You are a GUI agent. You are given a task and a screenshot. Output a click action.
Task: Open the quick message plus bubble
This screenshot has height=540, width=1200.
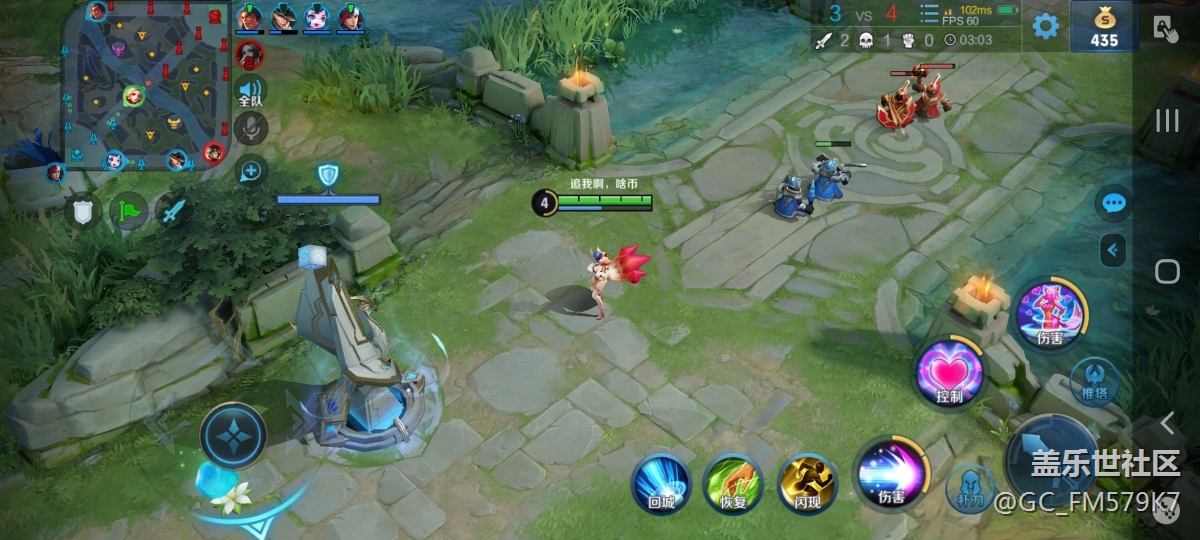(250, 171)
